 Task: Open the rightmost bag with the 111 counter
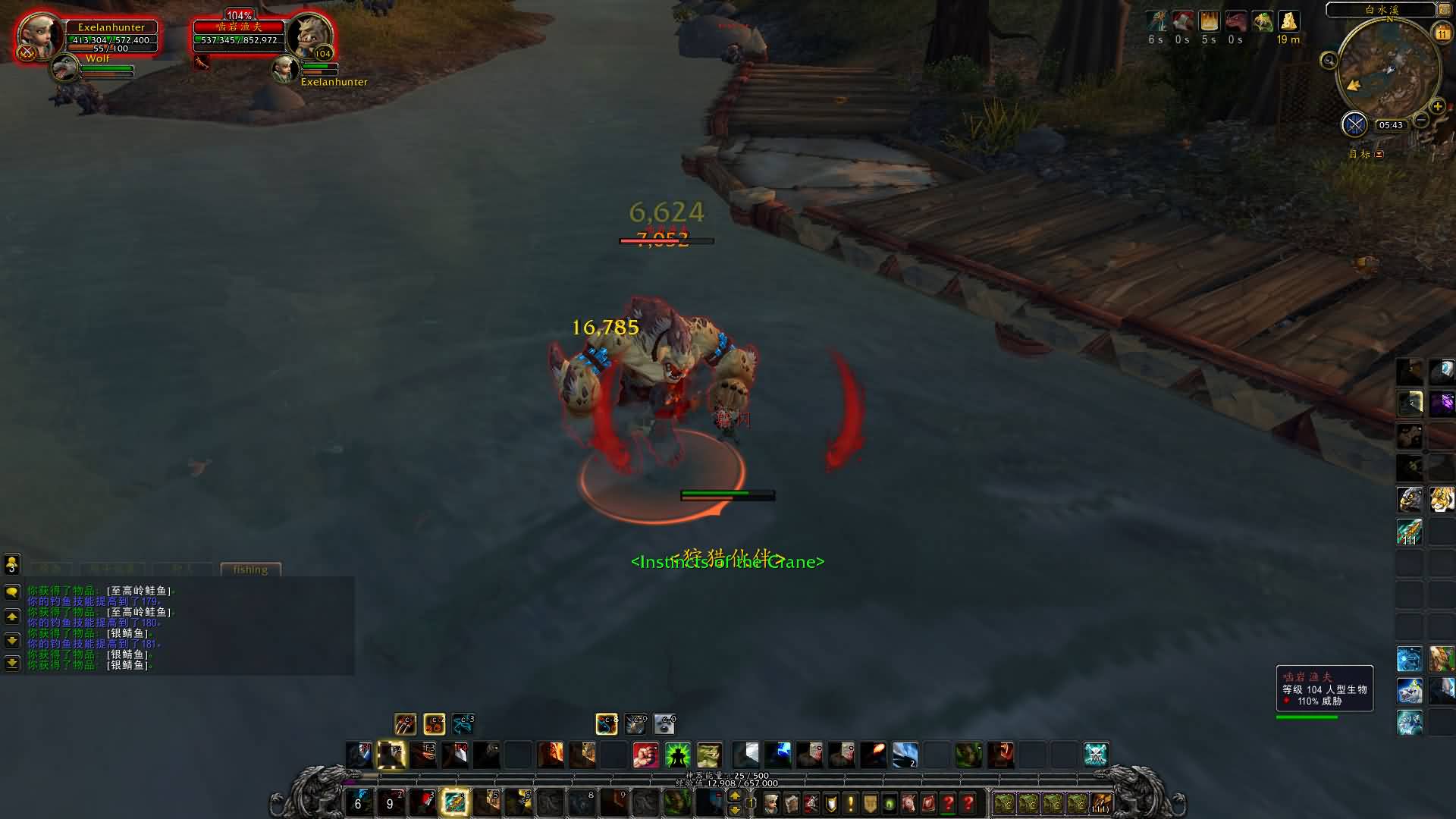(x=1101, y=803)
